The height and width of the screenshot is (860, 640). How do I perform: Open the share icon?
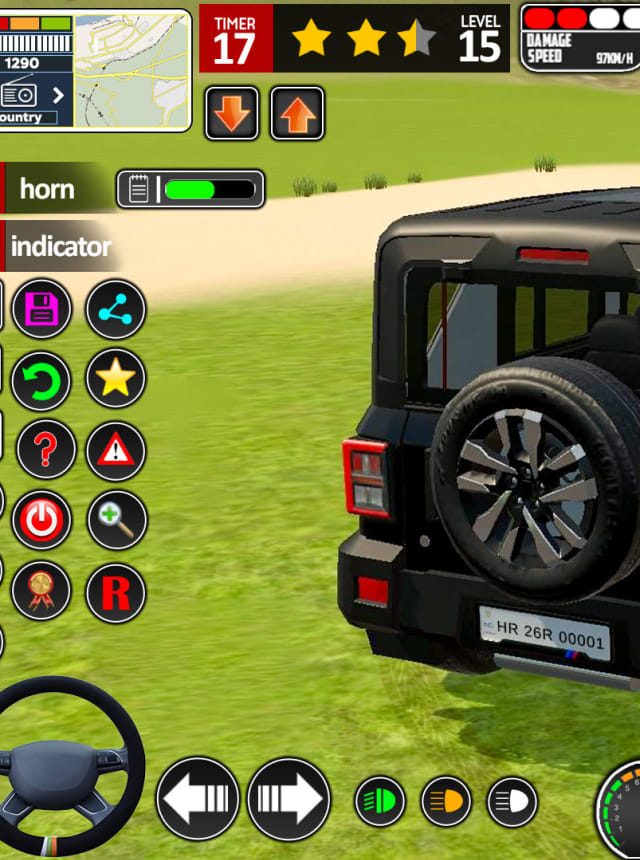coord(116,309)
